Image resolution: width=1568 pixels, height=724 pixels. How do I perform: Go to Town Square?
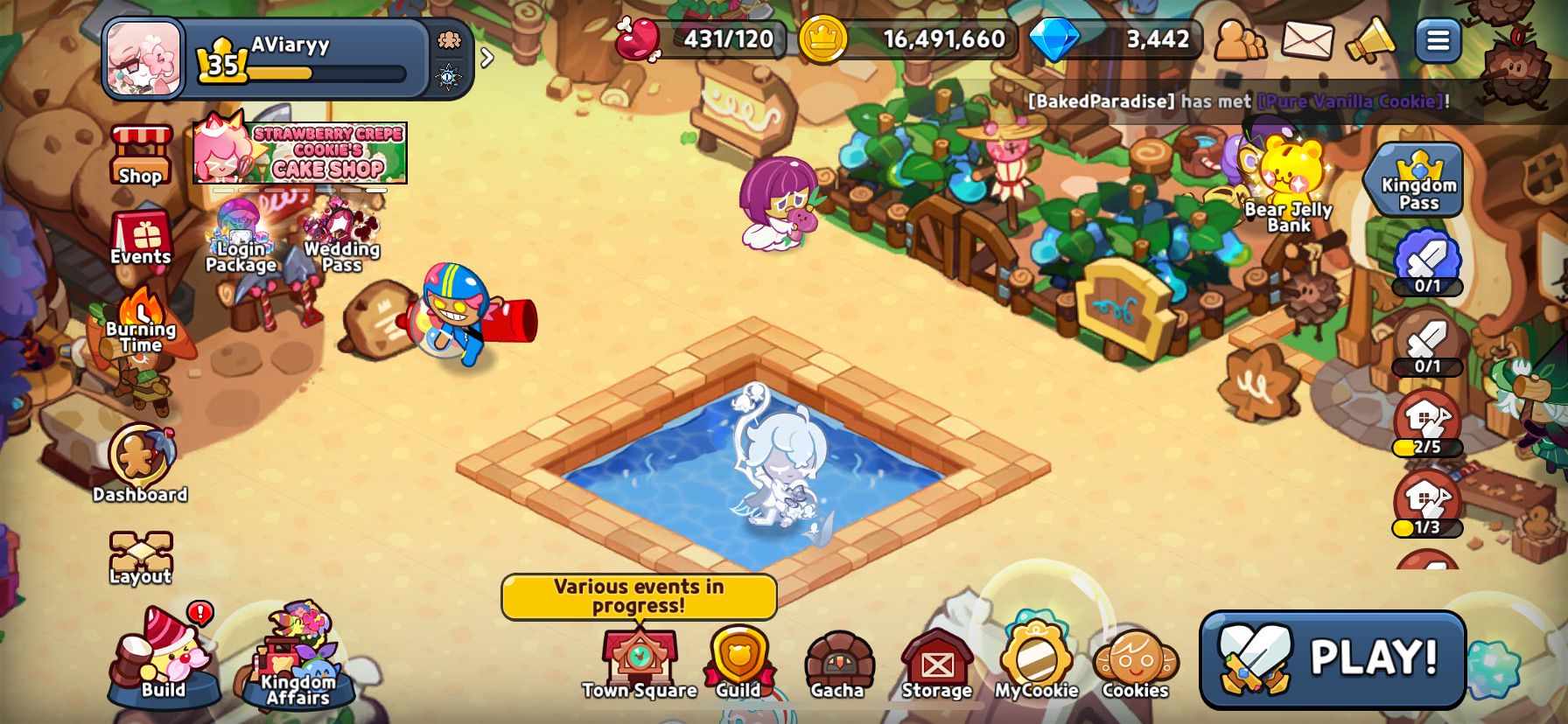640,662
